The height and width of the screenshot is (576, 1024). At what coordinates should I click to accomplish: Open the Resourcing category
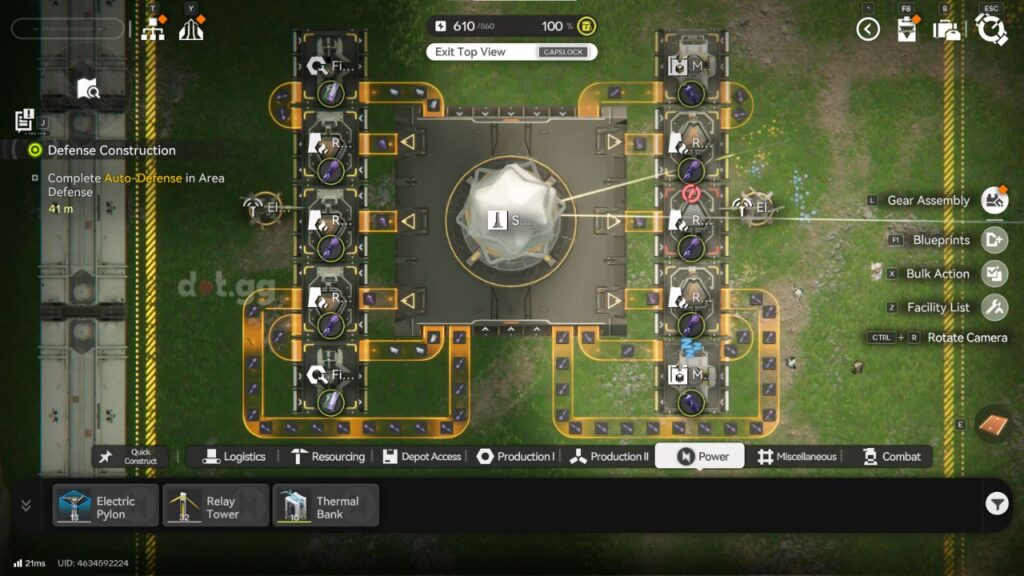(x=328, y=457)
